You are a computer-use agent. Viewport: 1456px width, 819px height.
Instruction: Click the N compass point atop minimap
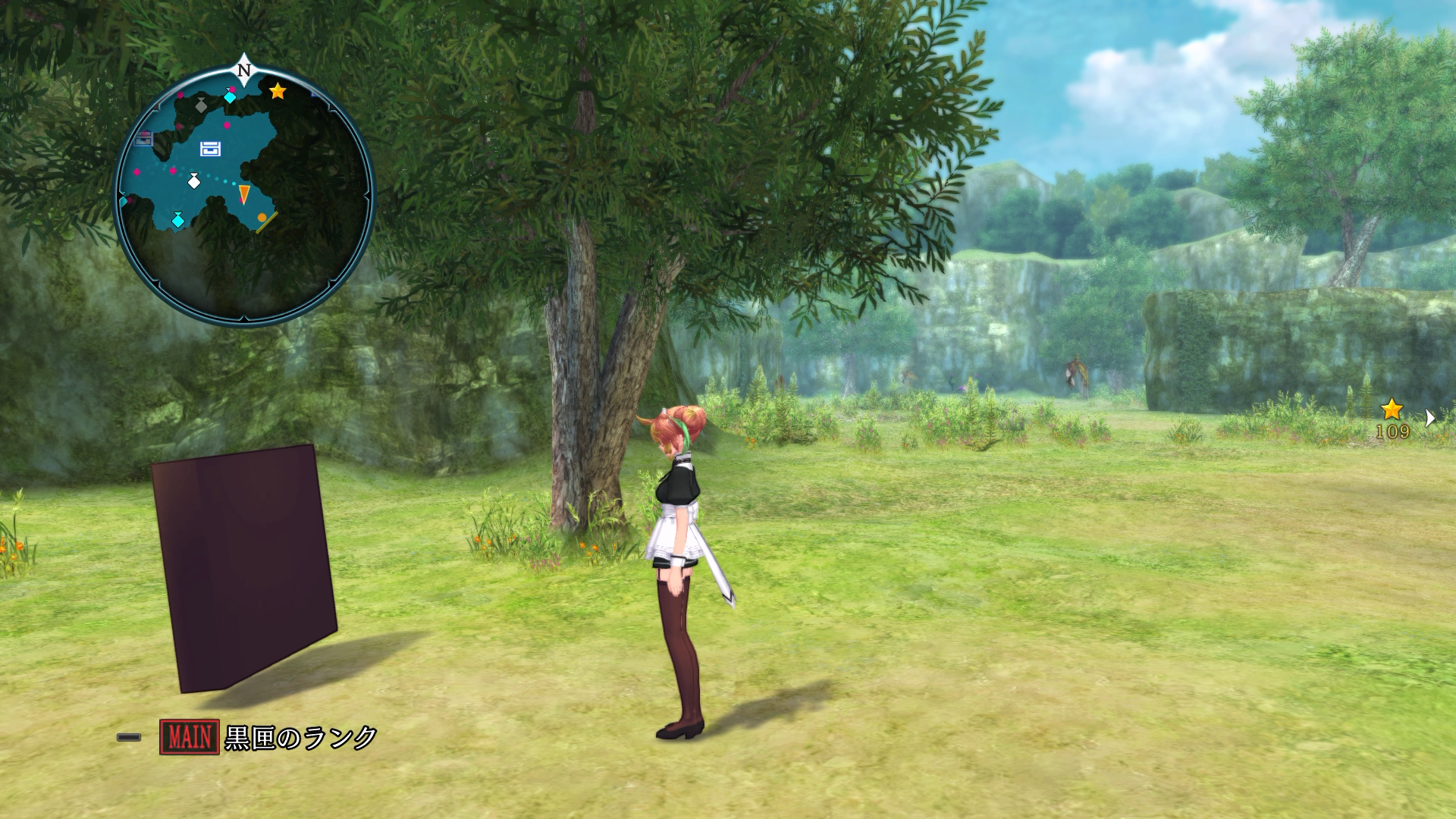[243, 70]
